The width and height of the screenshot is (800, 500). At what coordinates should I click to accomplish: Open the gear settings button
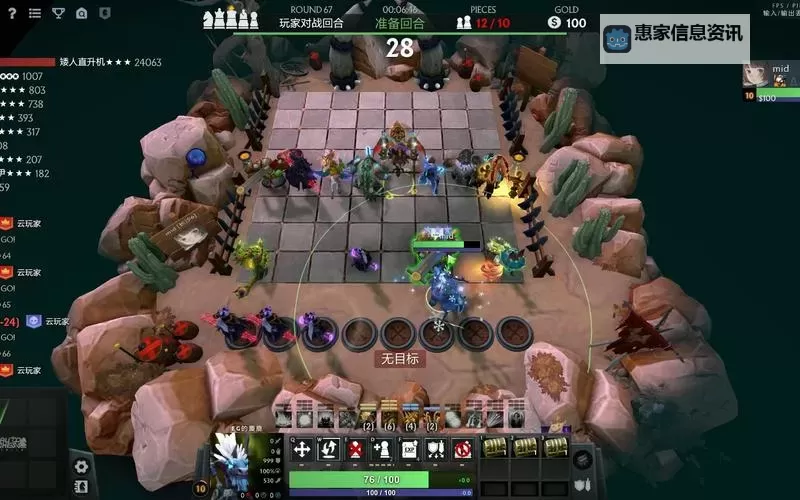[x=81, y=466]
